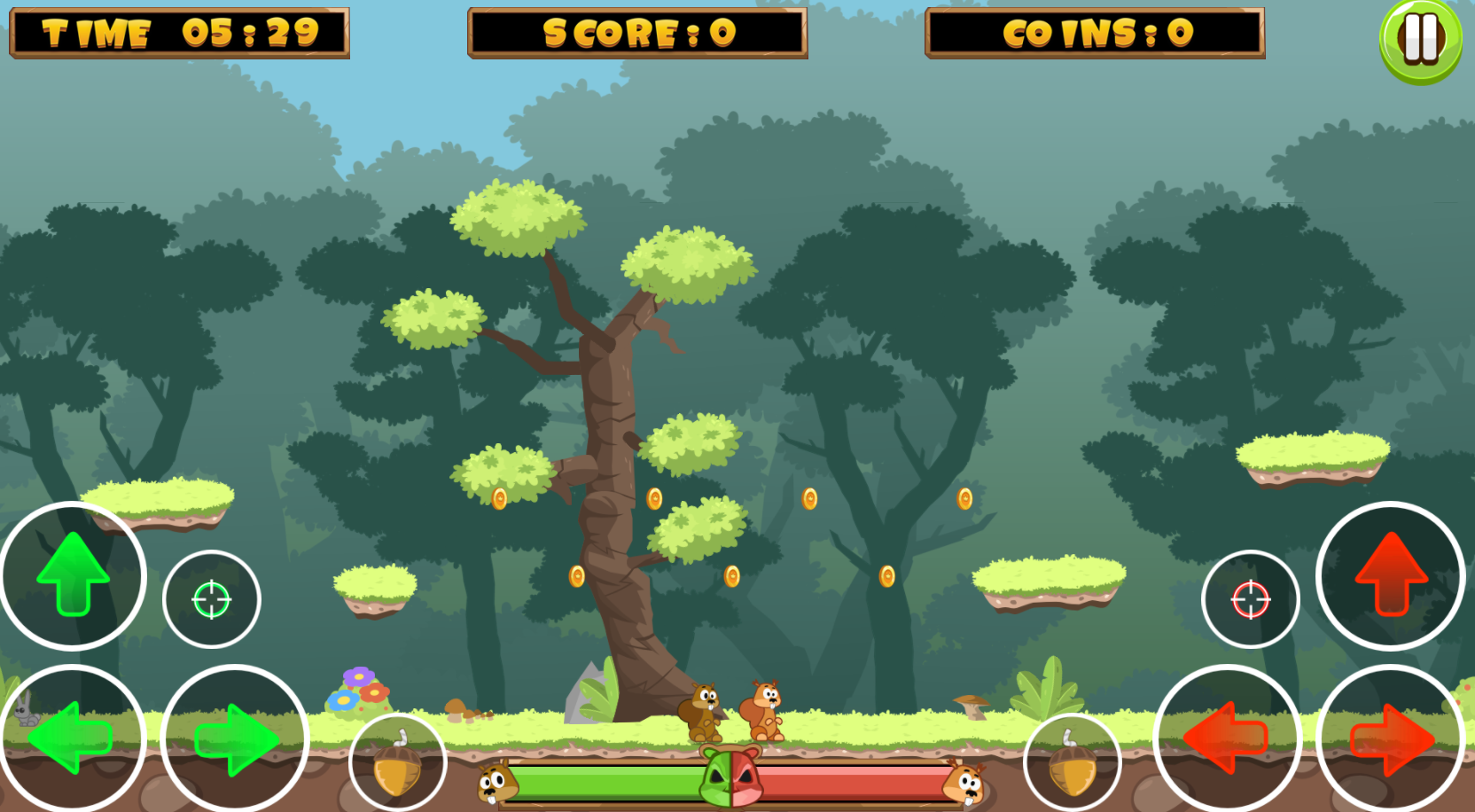Pause the game with the green button
The height and width of the screenshot is (812, 1475).
tap(1420, 40)
